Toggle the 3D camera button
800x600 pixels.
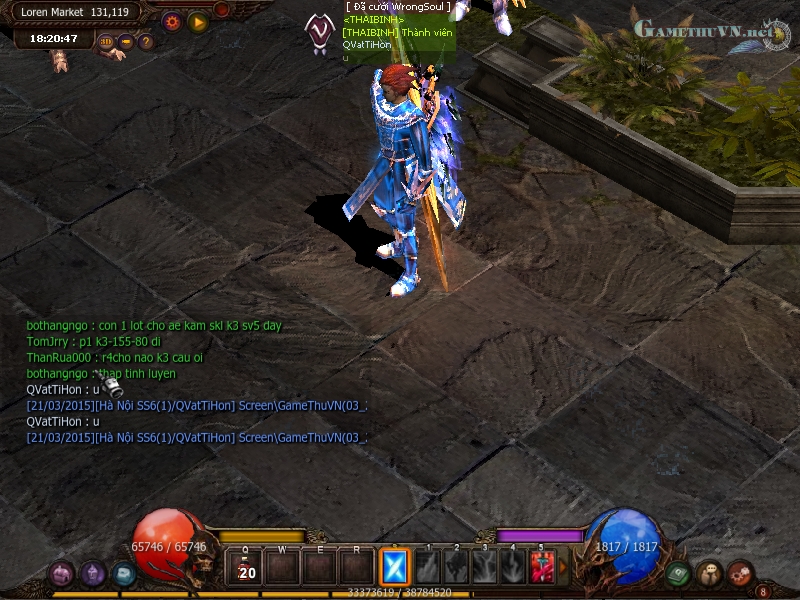tap(107, 42)
